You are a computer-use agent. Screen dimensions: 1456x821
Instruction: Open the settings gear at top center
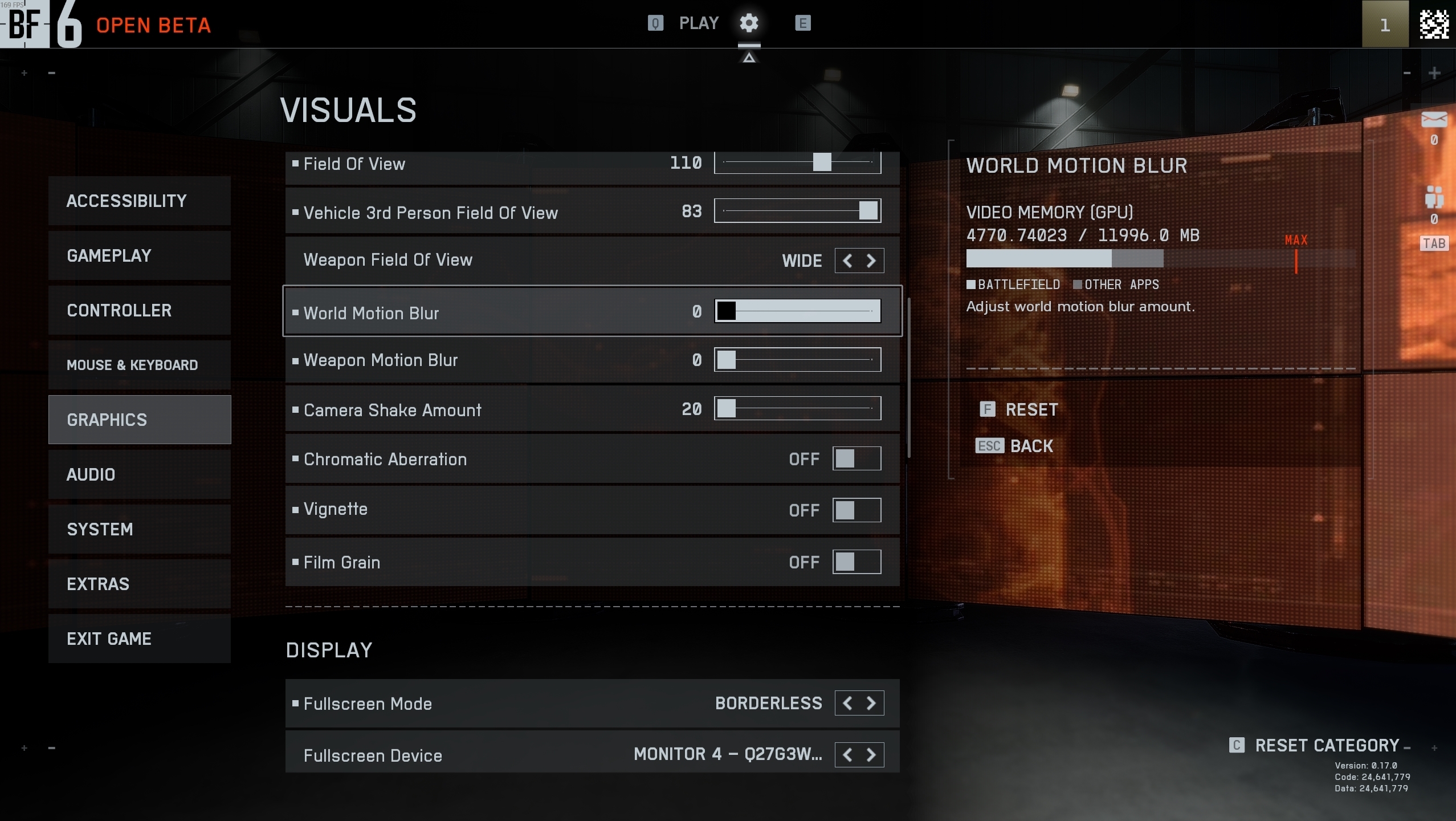[749, 23]
